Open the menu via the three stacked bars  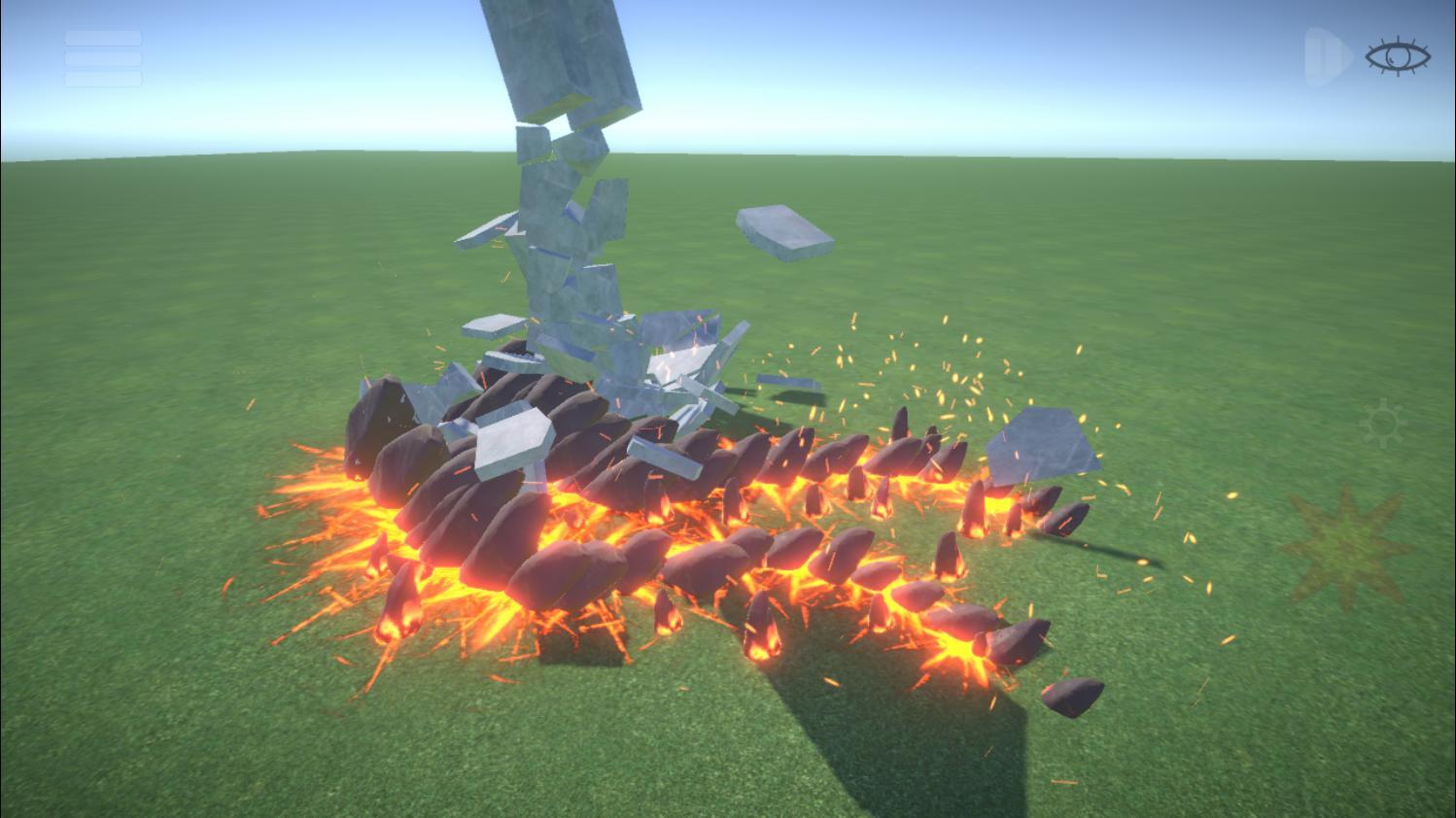tap(102, 58)
